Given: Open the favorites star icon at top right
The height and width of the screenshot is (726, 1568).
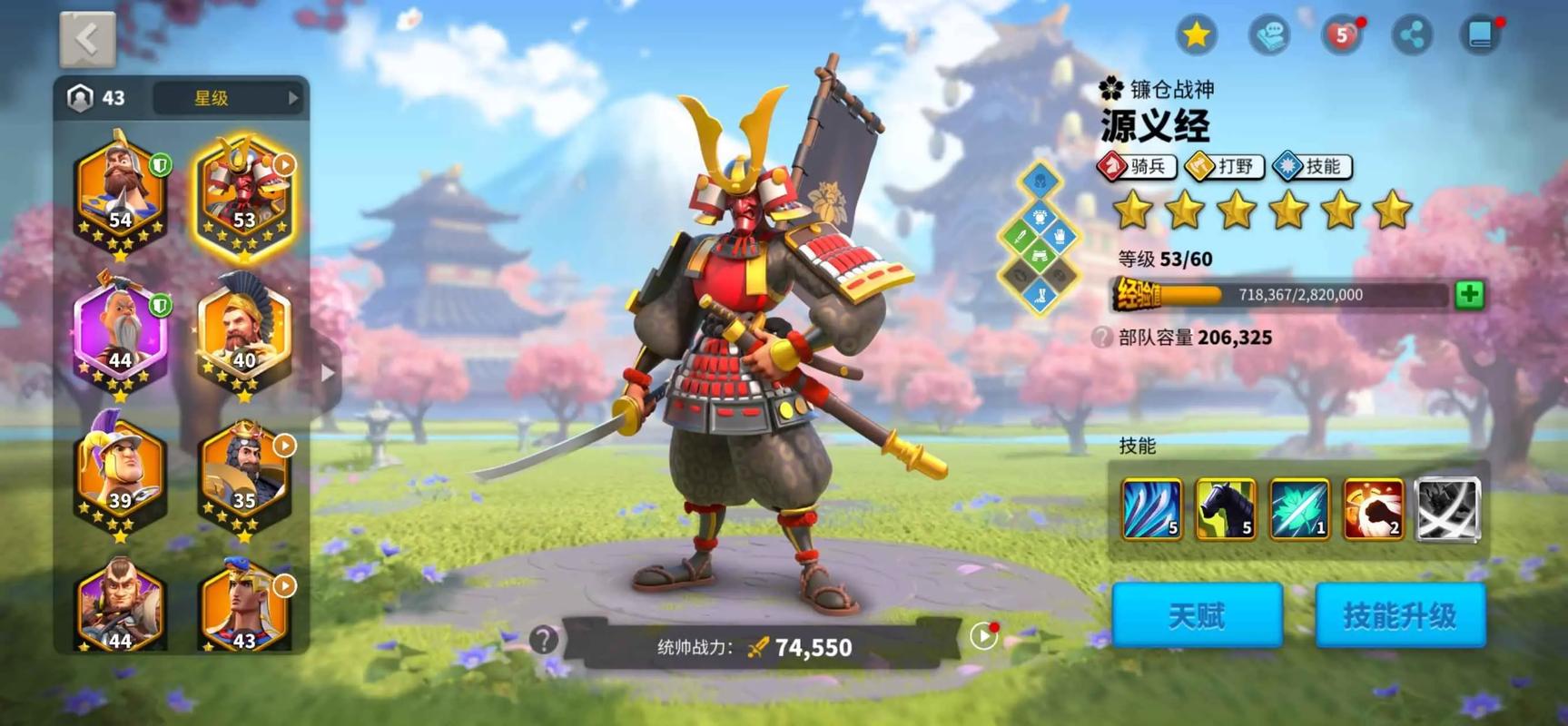Looking at the screenshot, I should (x=1197, y=34).
